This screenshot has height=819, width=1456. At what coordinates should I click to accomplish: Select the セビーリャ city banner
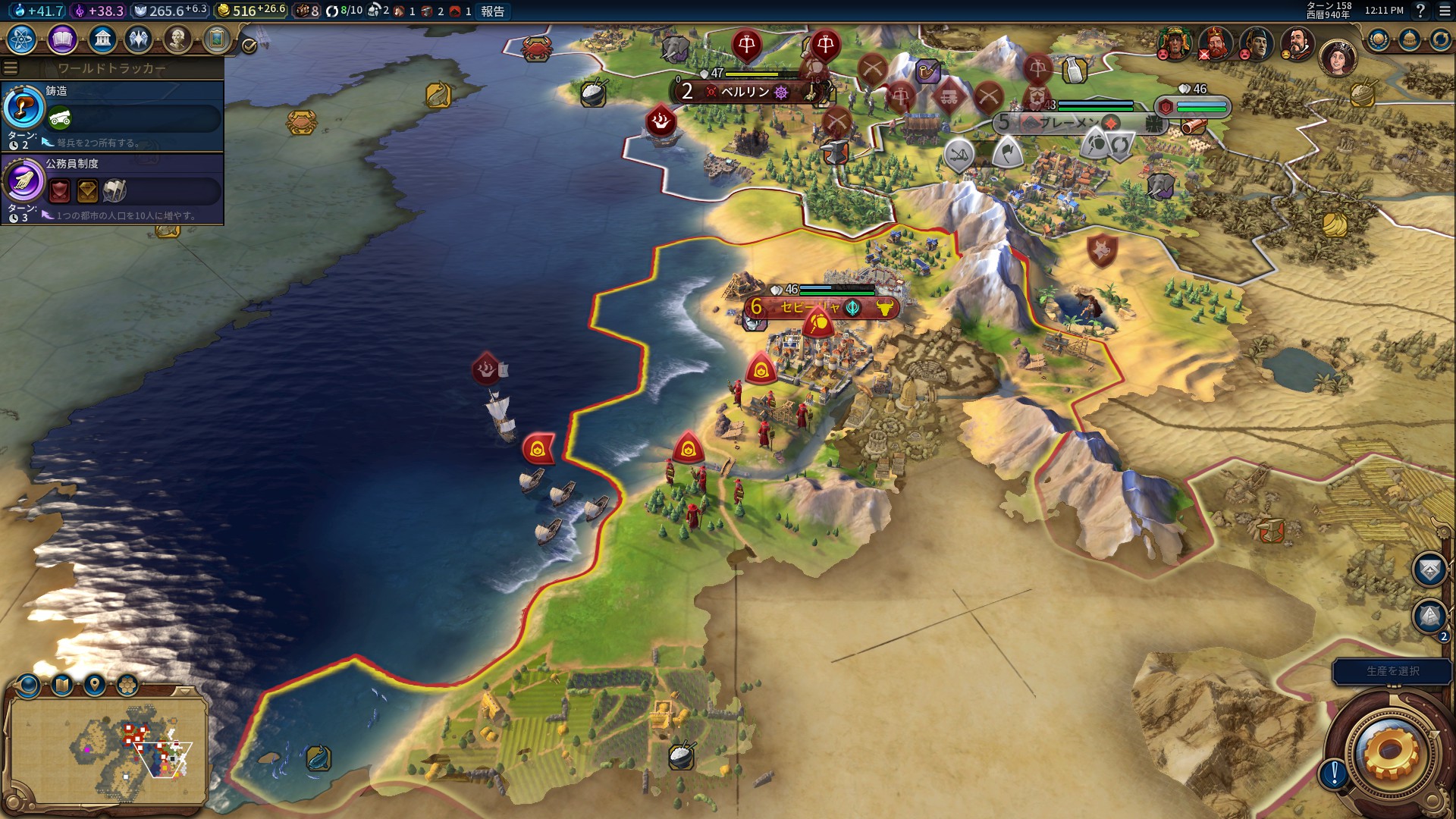pos(810,307)
